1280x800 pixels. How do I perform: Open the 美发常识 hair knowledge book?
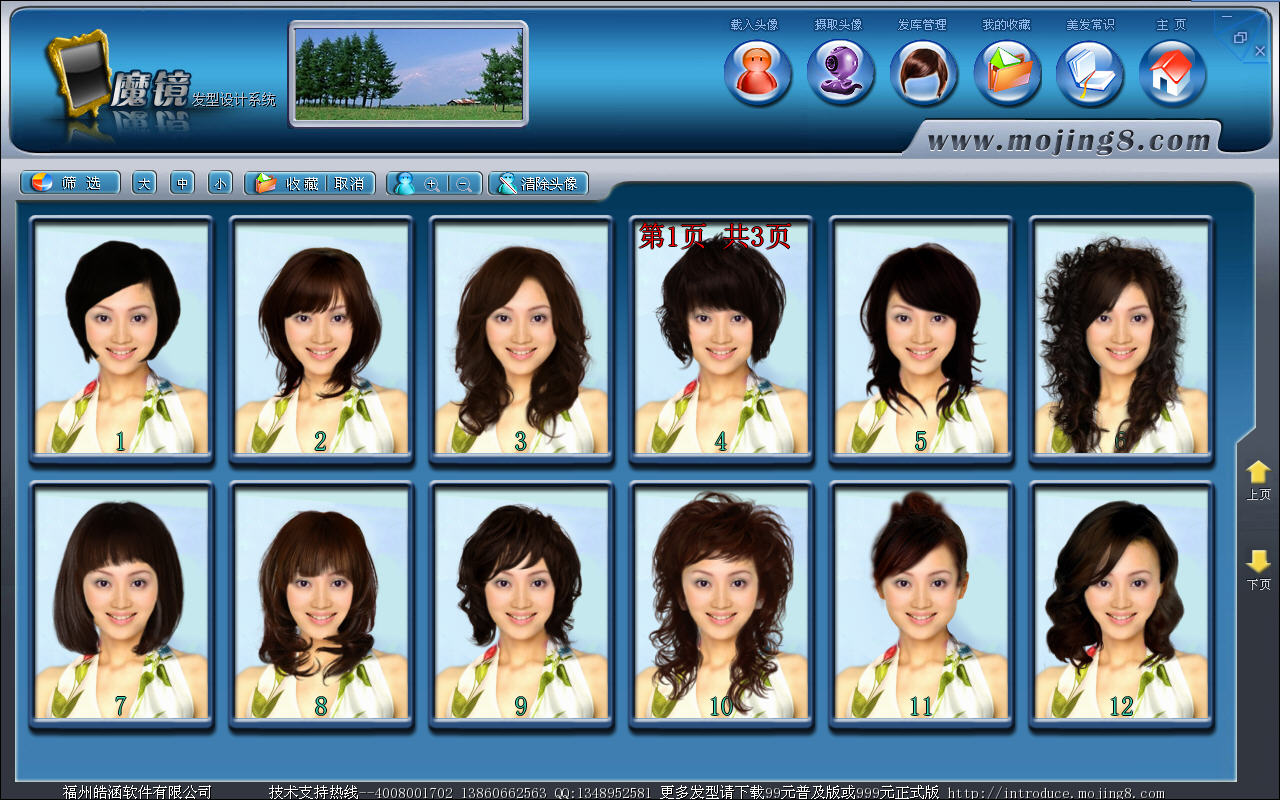(1090, 73)
